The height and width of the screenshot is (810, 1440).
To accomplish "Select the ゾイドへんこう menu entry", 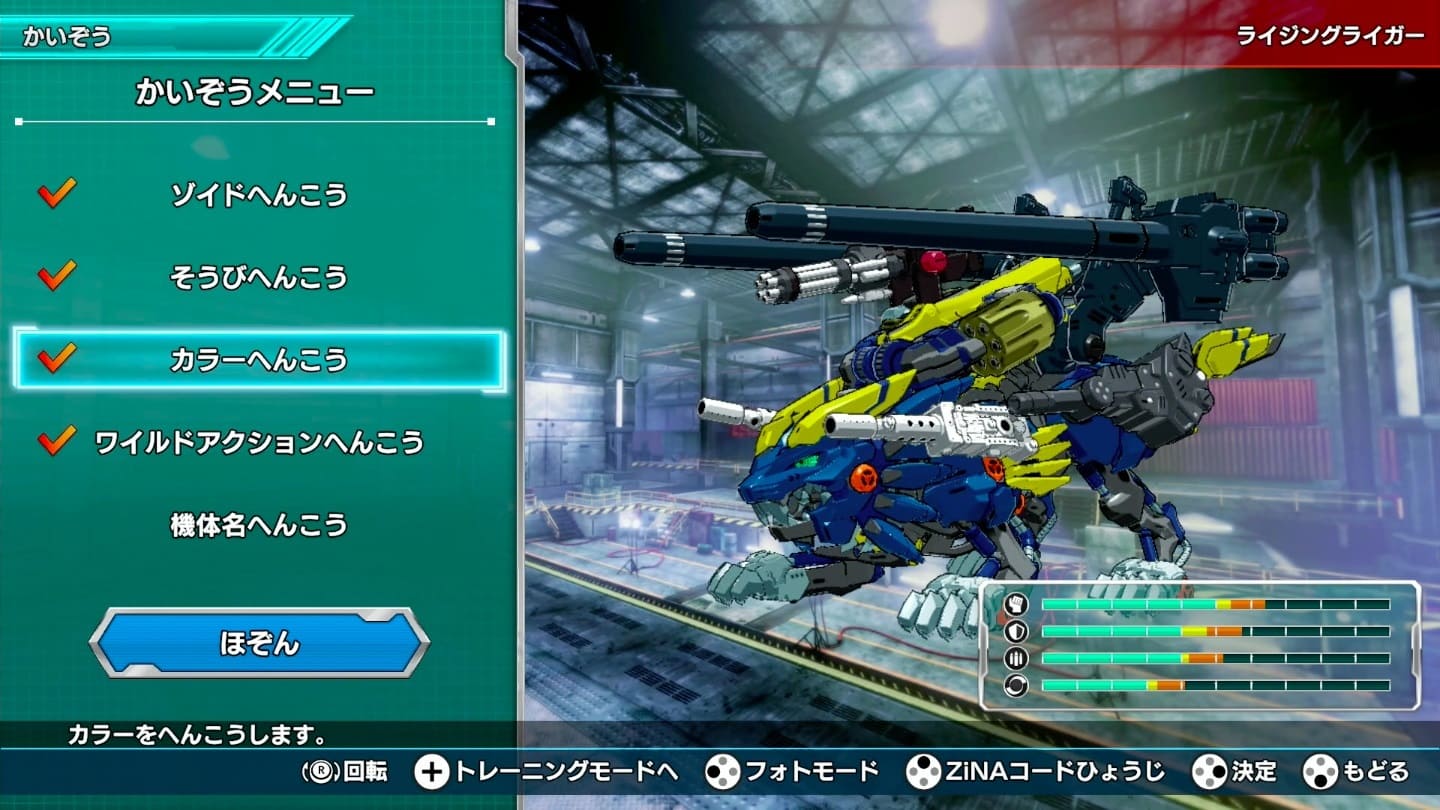I will [259, 194].
